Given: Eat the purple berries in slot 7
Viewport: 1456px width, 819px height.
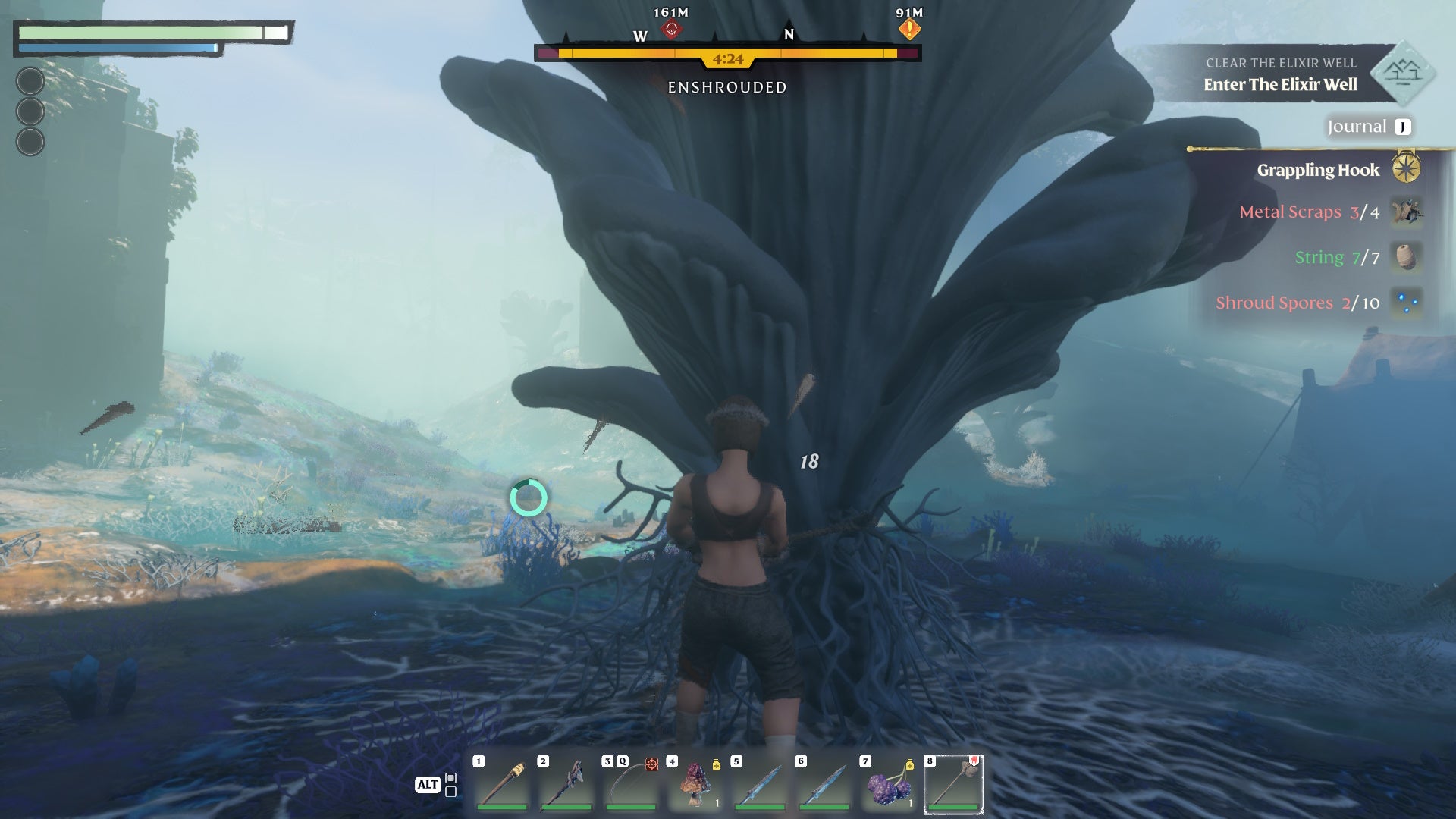Looking at the screenshot, I should pos(888,783).
